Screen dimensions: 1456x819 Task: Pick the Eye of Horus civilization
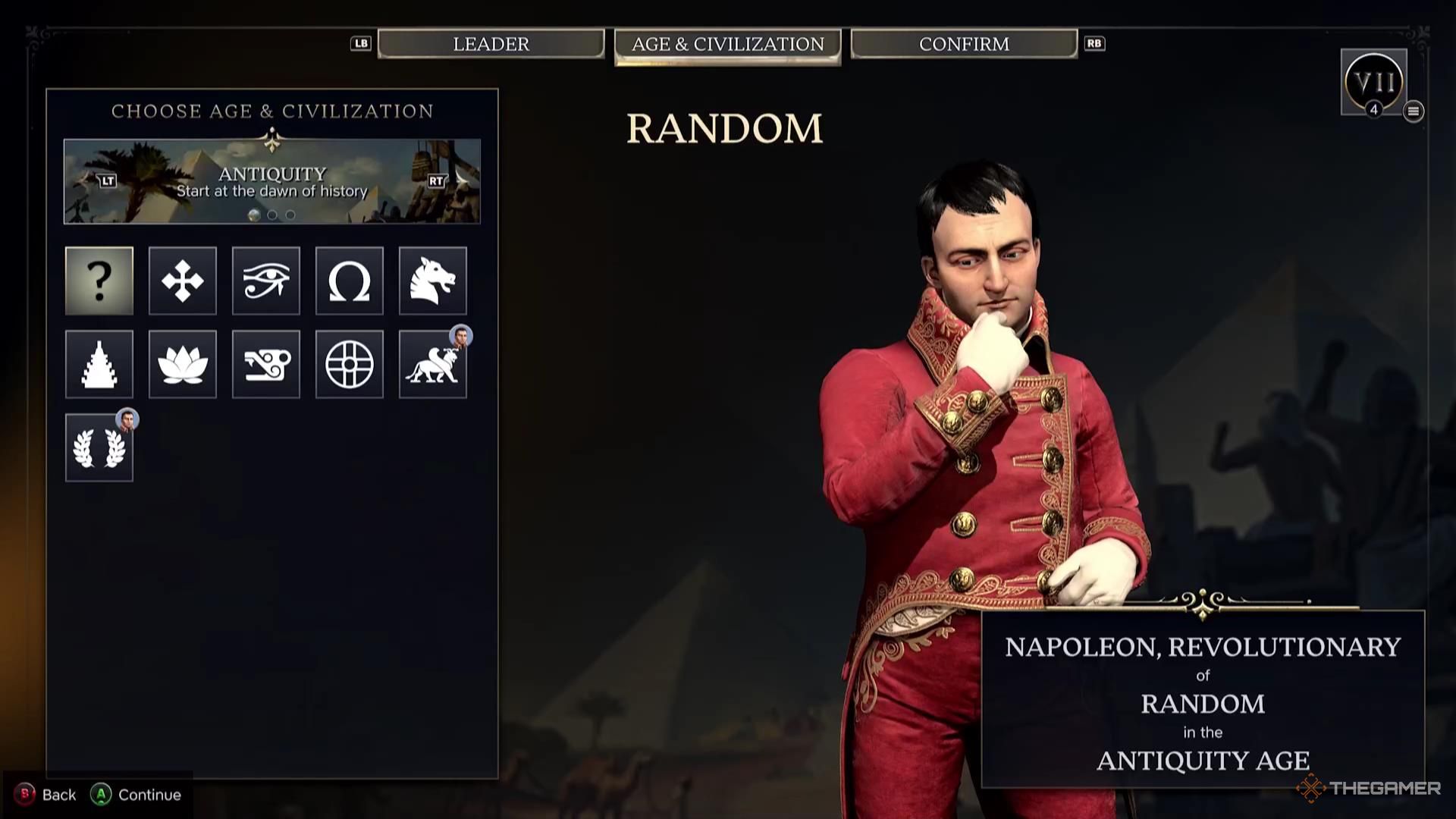pyautogui.click(x=266, y=281)
